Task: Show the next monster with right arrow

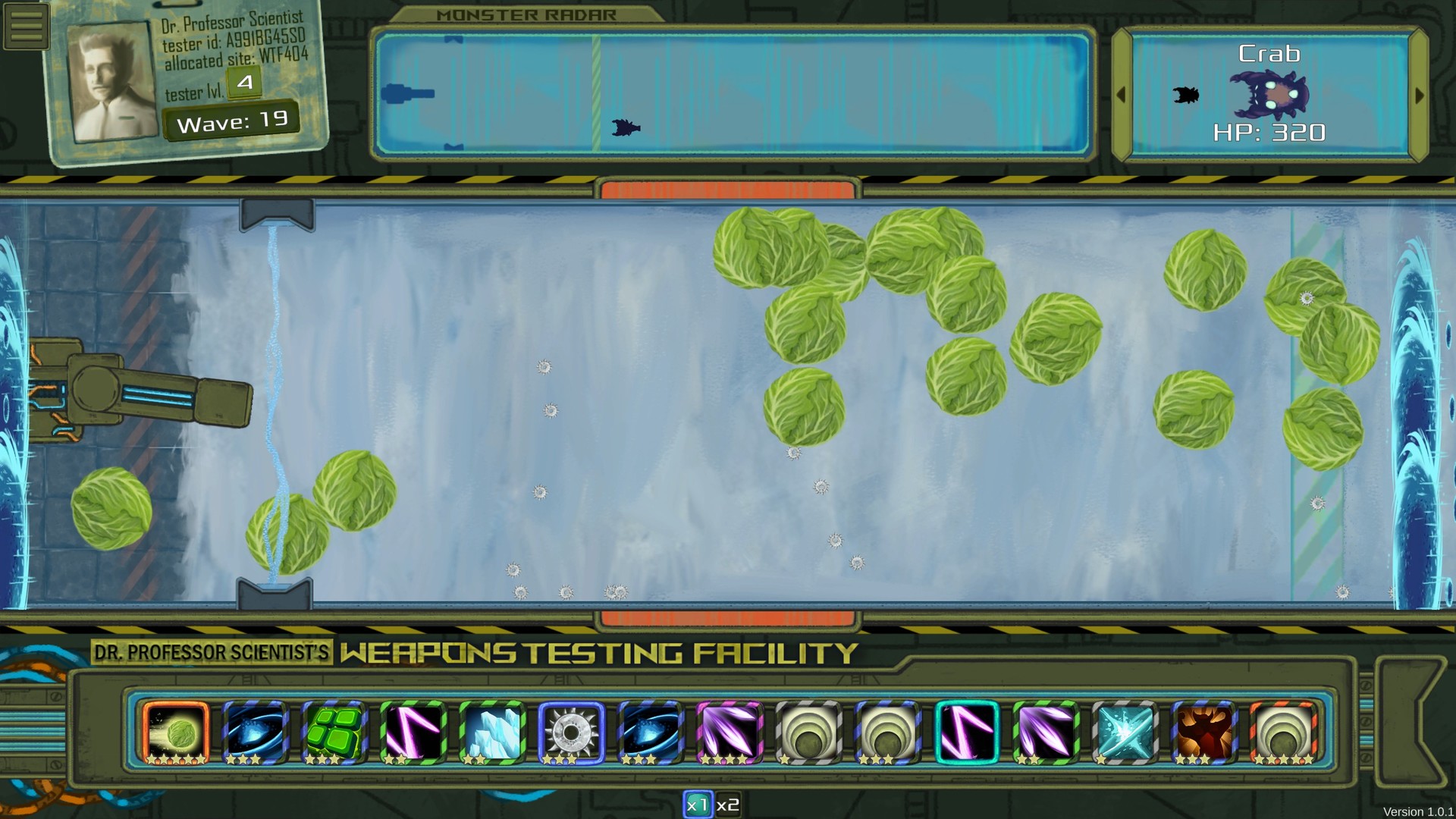Action: coord(1420,96)
